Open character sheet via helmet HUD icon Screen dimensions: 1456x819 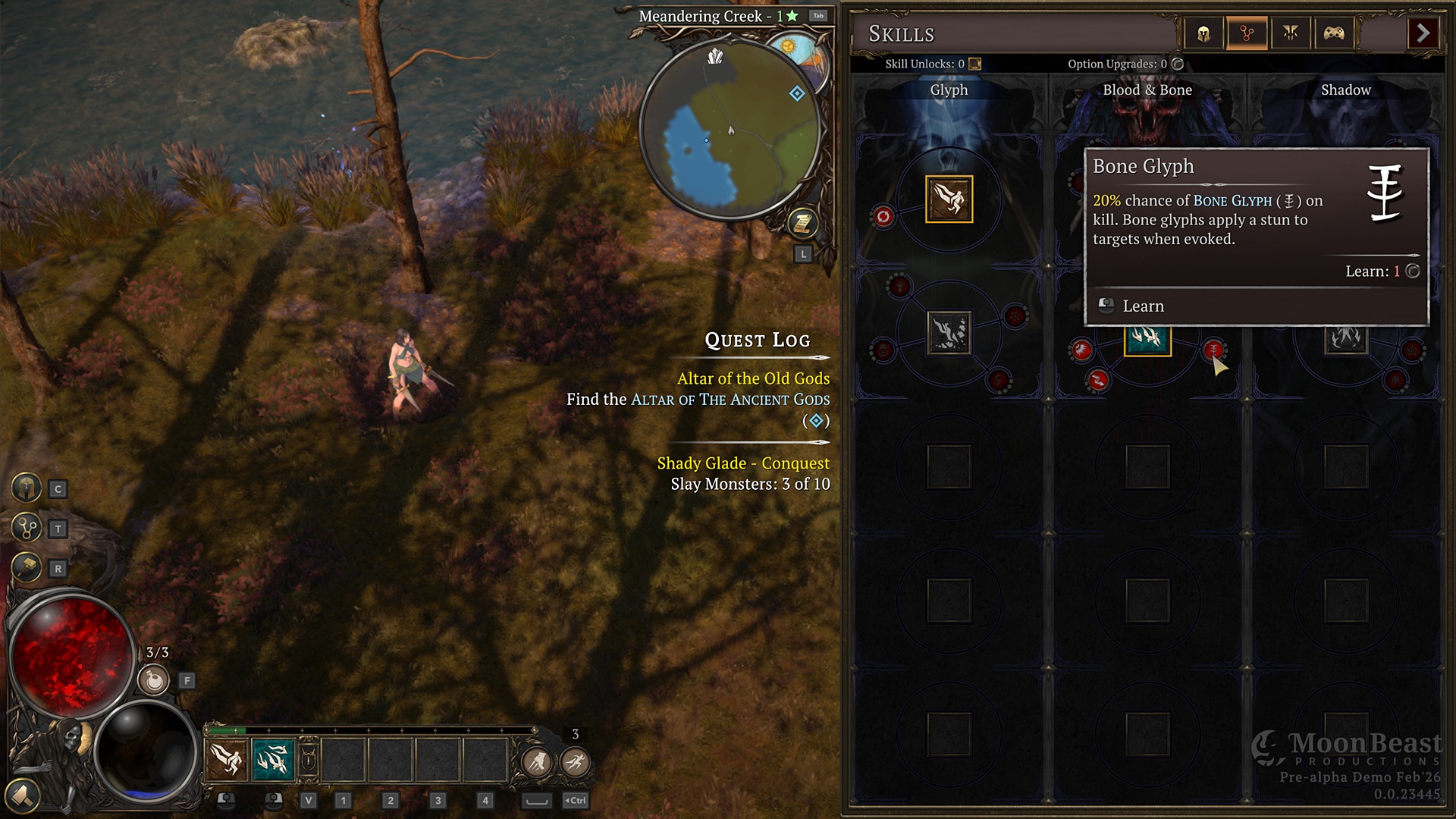27,488
